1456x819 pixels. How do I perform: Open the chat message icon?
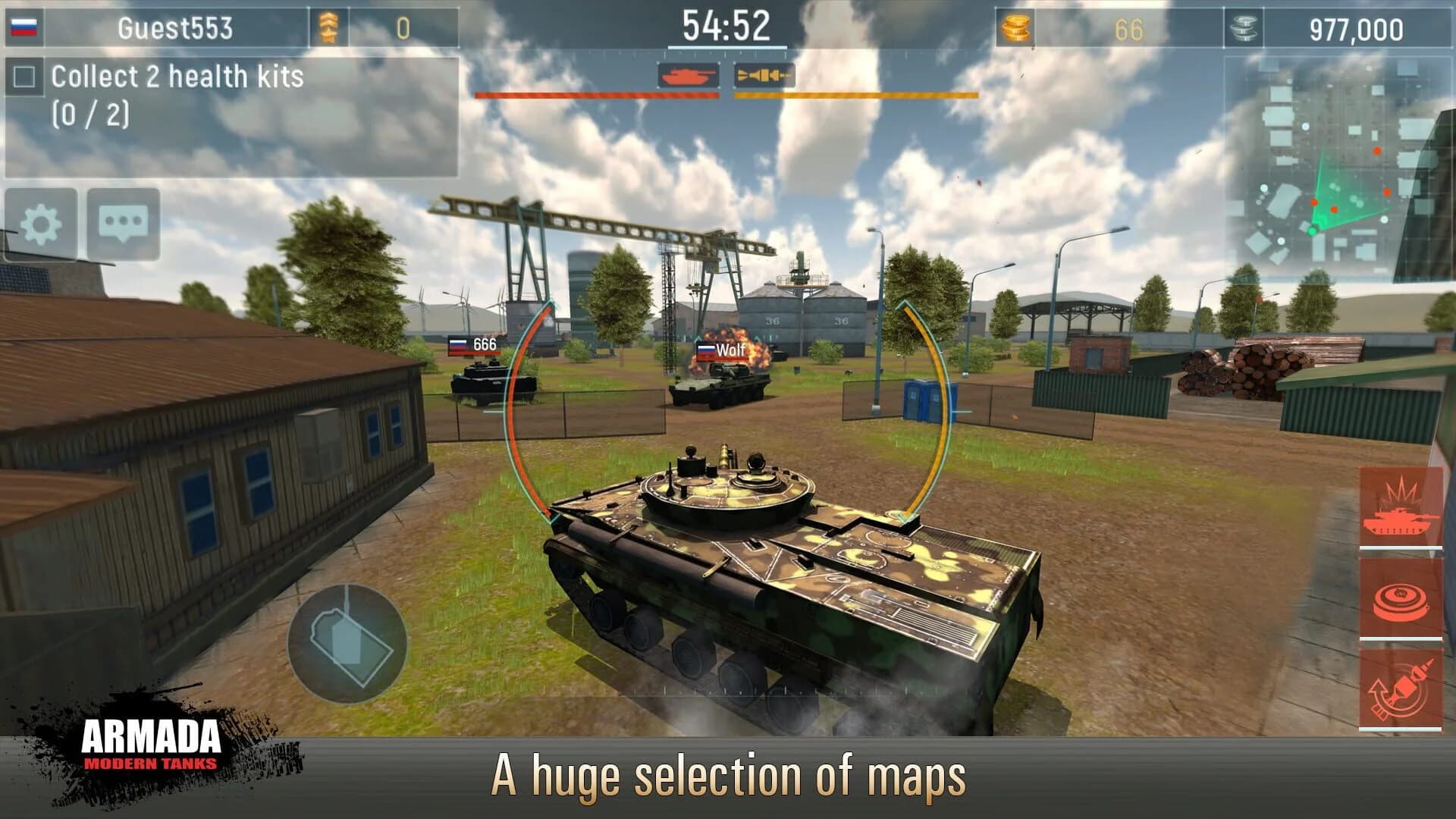tap(121, 224)
